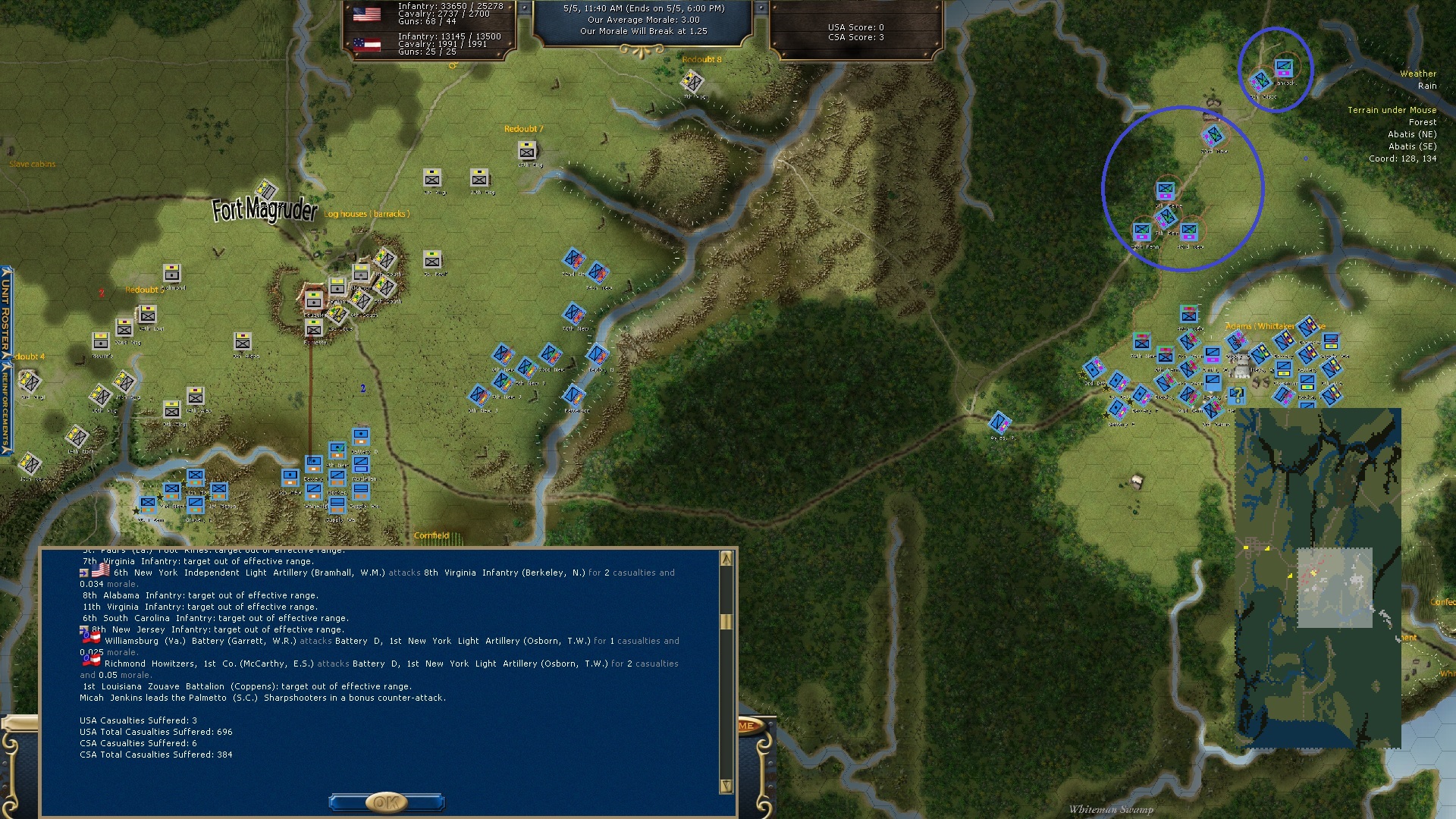Open the Reinforcements side tab
Image resolution: width=1456 pixels, height=819 pixels.
pyautogui.click(x=6, y=407)
